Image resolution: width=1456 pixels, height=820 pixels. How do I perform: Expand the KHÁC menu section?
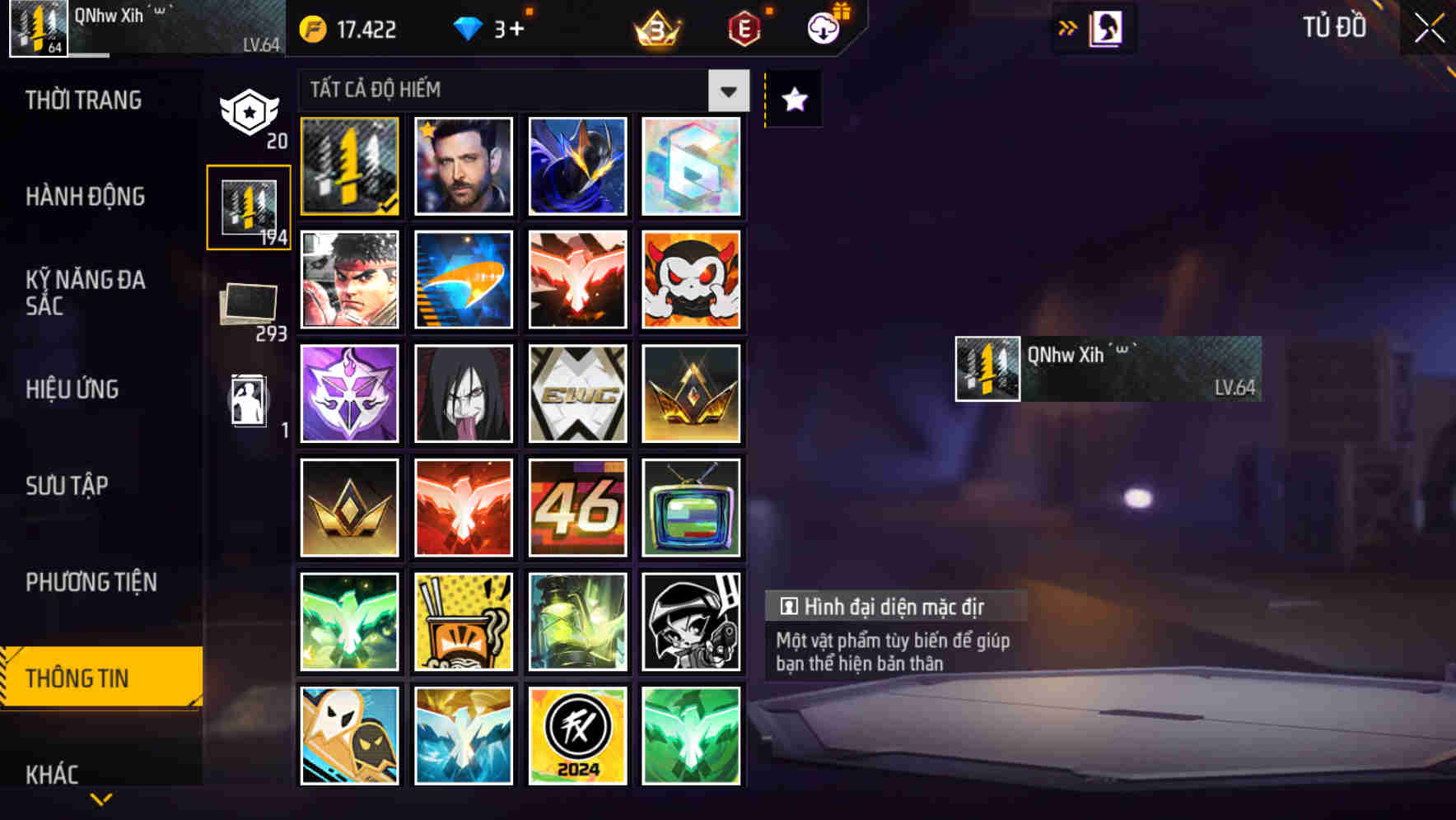pyautogui.click(x=51, y=772)
